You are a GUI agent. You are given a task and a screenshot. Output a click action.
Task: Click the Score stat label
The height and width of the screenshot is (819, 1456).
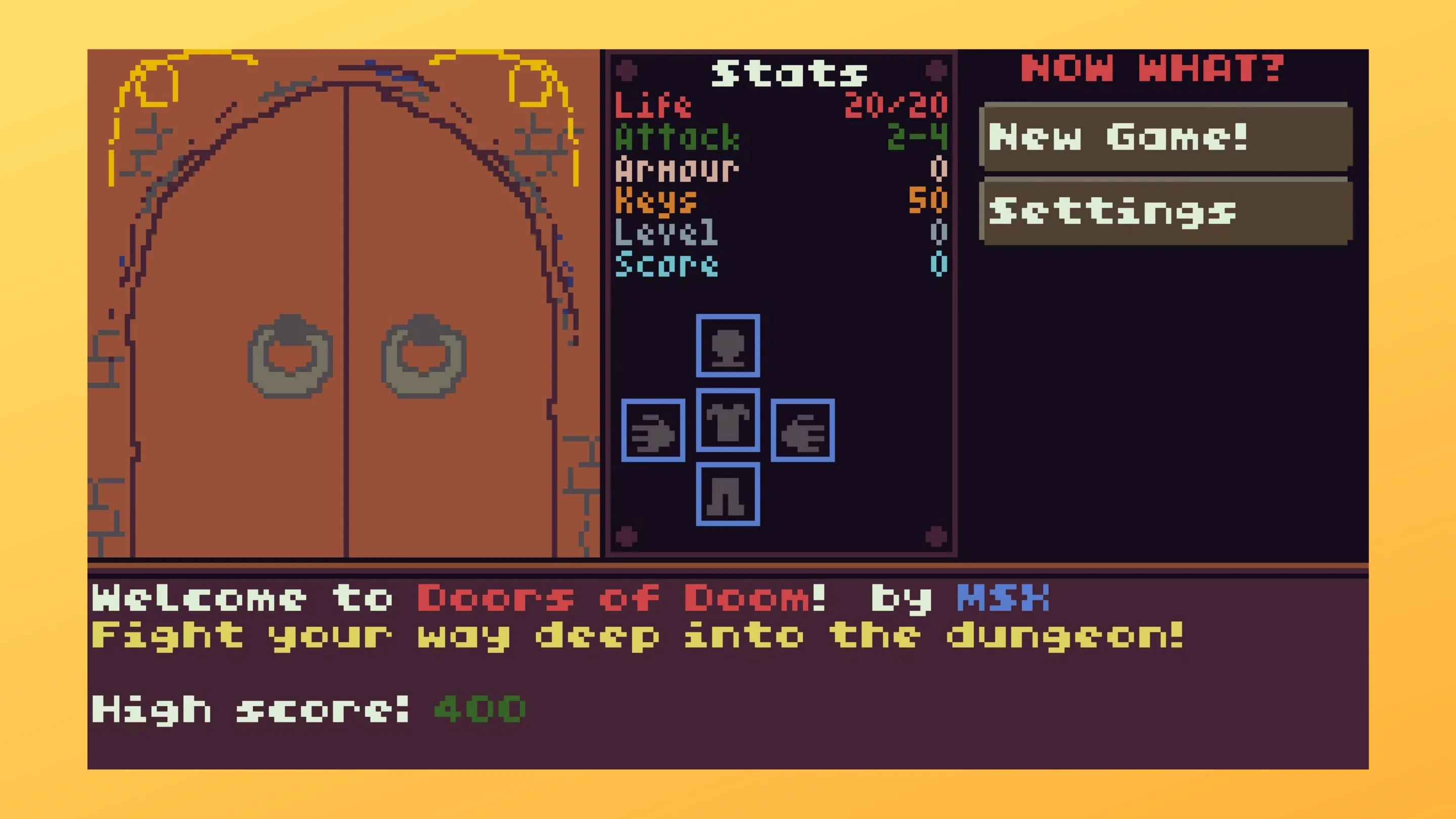click(667, 263)
